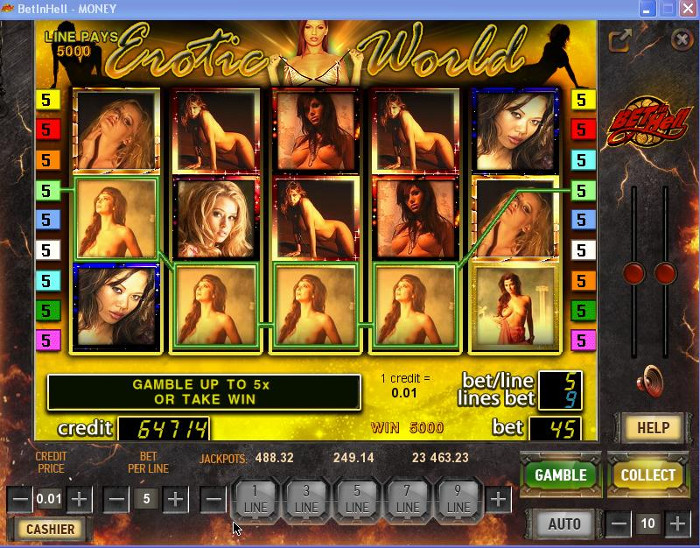Increase the auto spin count
Image resolution: width=700 pixels, height=548 pixels.
point(678,523)
